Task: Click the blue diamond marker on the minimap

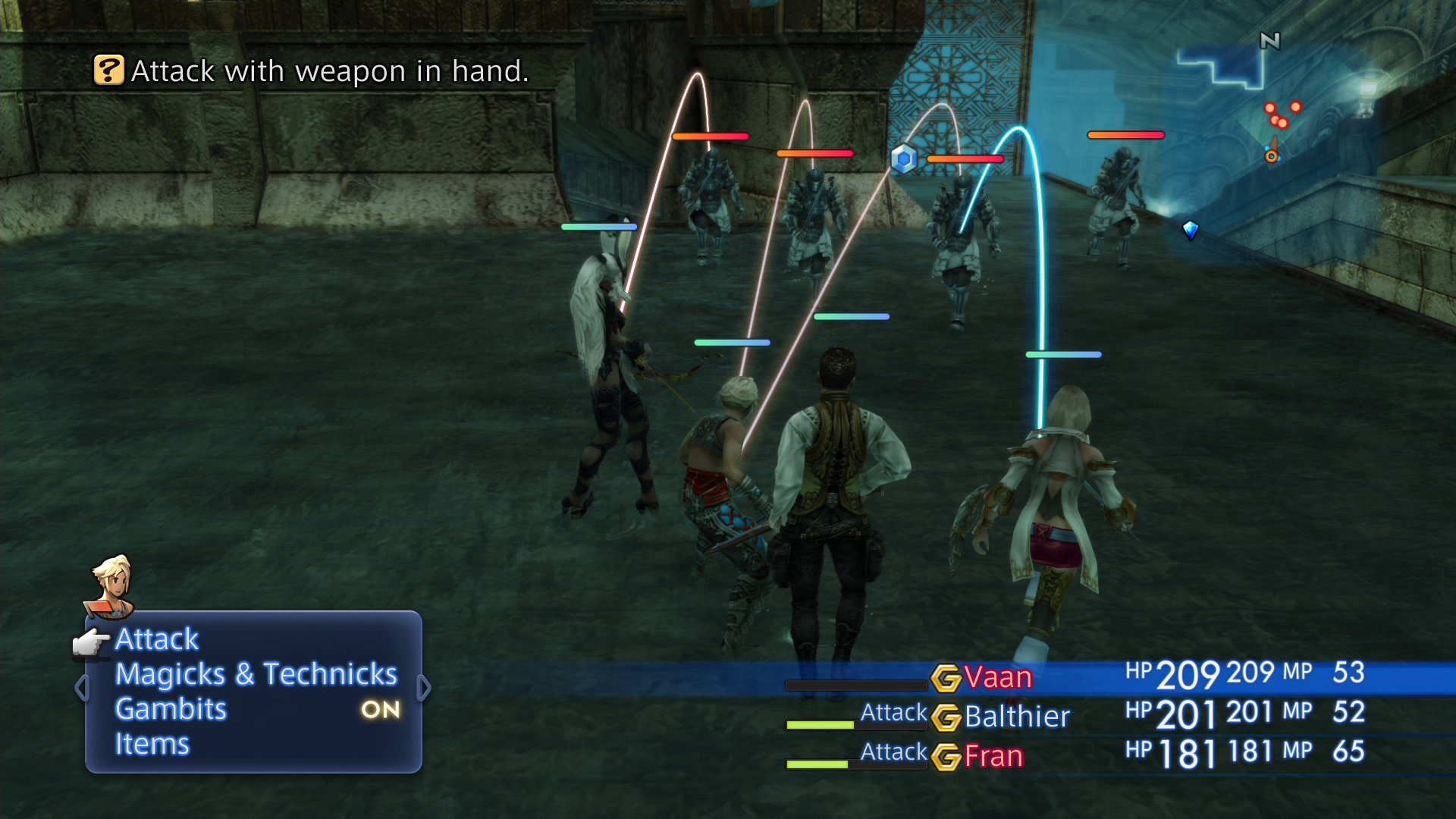Action: point(1191,231)
